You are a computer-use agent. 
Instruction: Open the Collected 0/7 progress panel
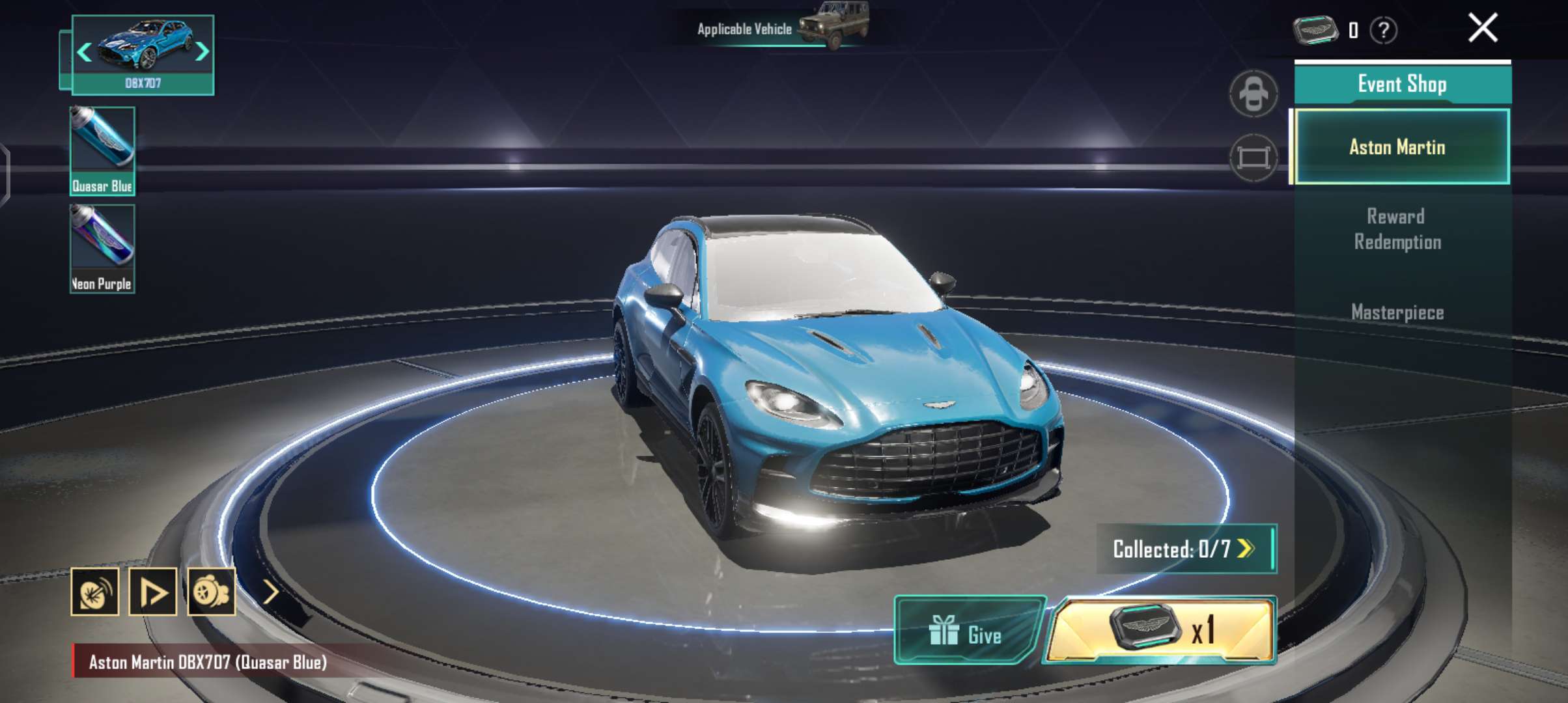coord(1184,549)
